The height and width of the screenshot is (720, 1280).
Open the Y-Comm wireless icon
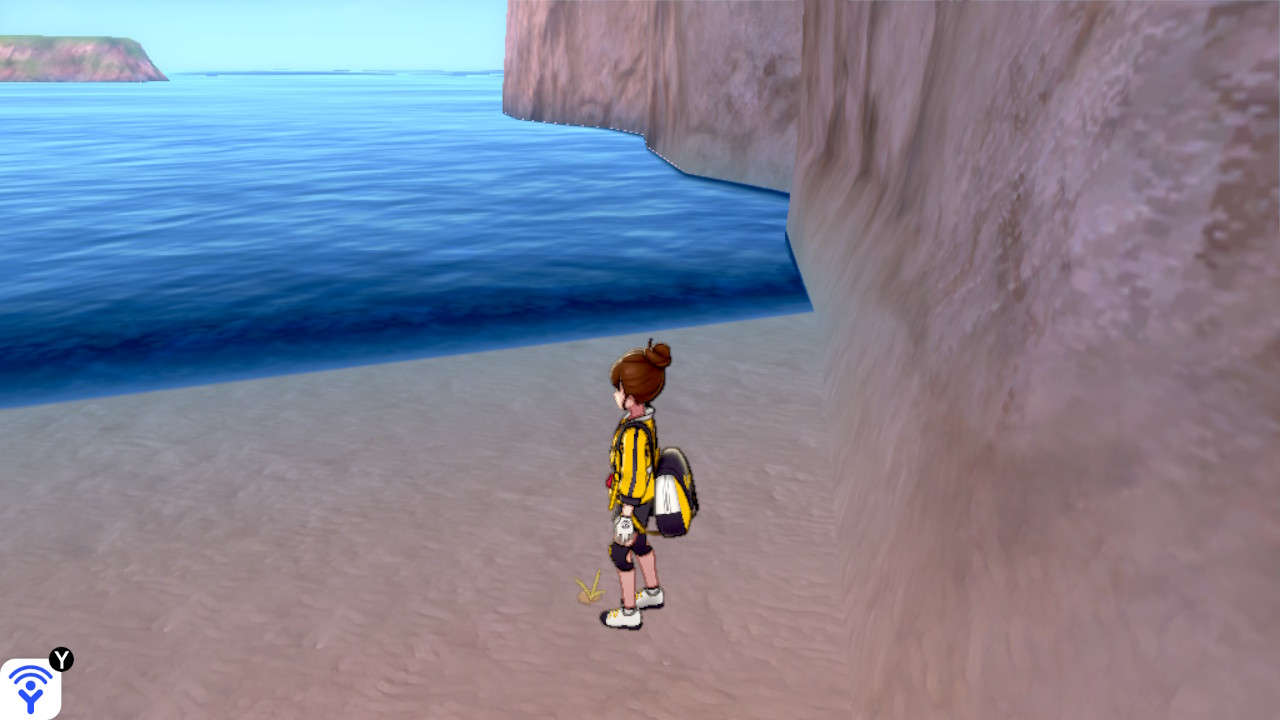30,688
